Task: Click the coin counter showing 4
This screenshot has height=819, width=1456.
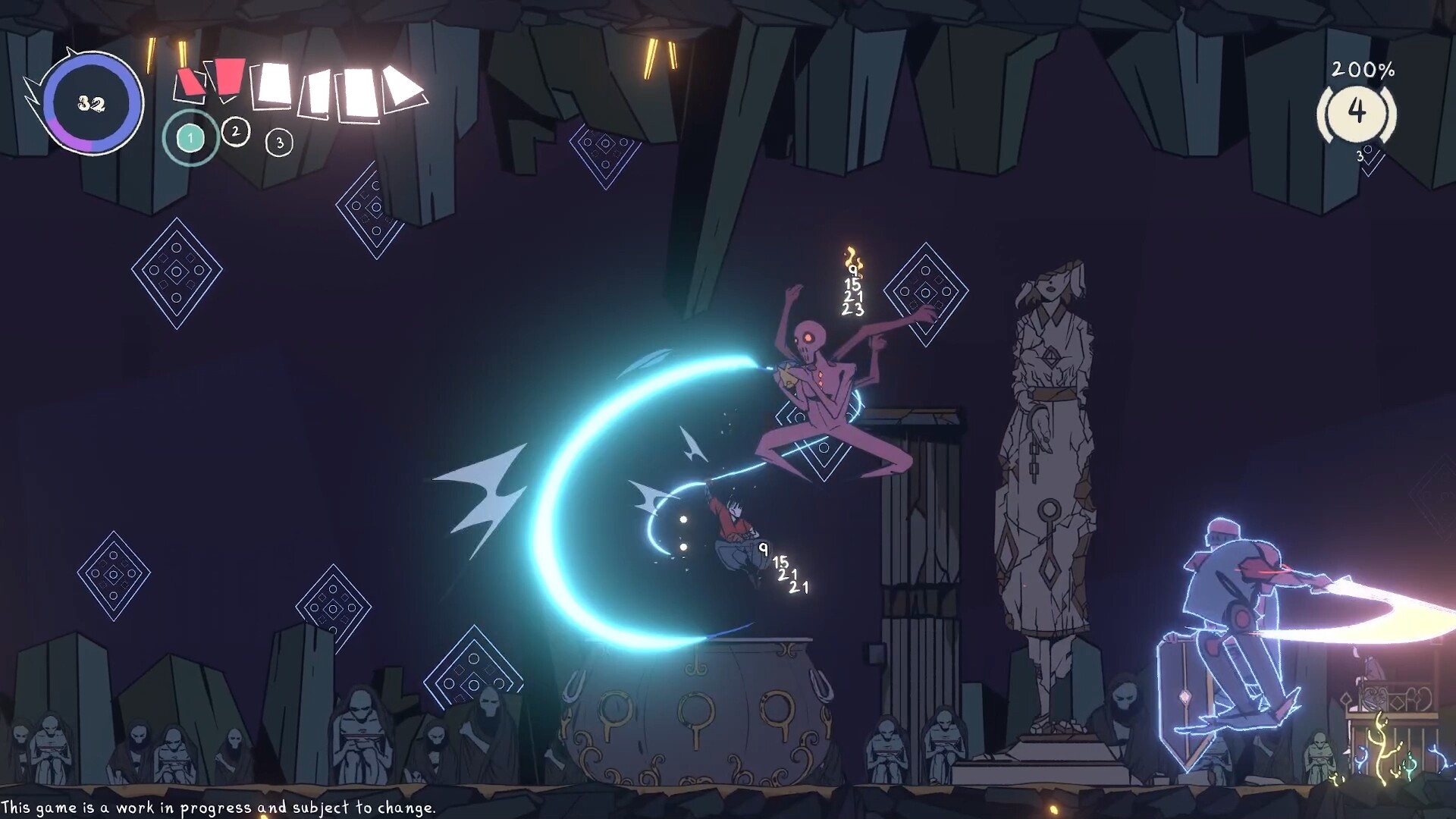Action: tap(1356, 112)
